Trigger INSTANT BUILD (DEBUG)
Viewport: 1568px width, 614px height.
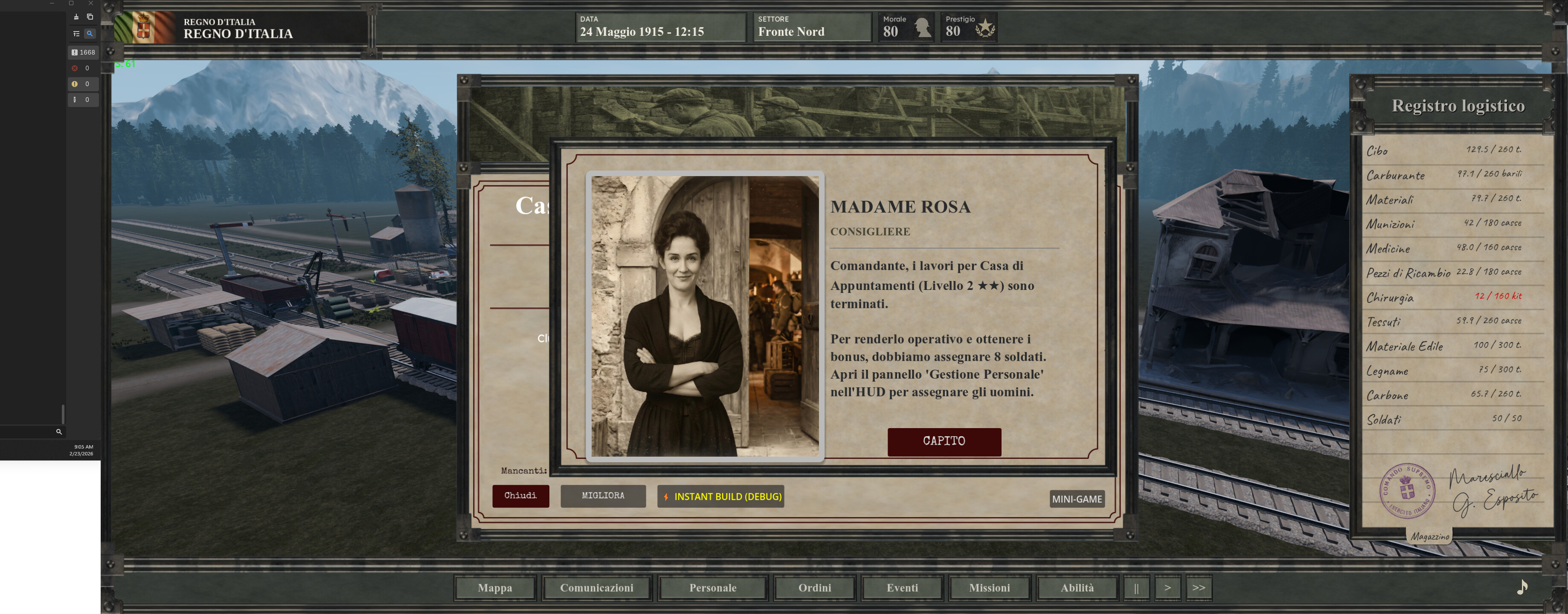pyautogui.click(x=721, y=497)
